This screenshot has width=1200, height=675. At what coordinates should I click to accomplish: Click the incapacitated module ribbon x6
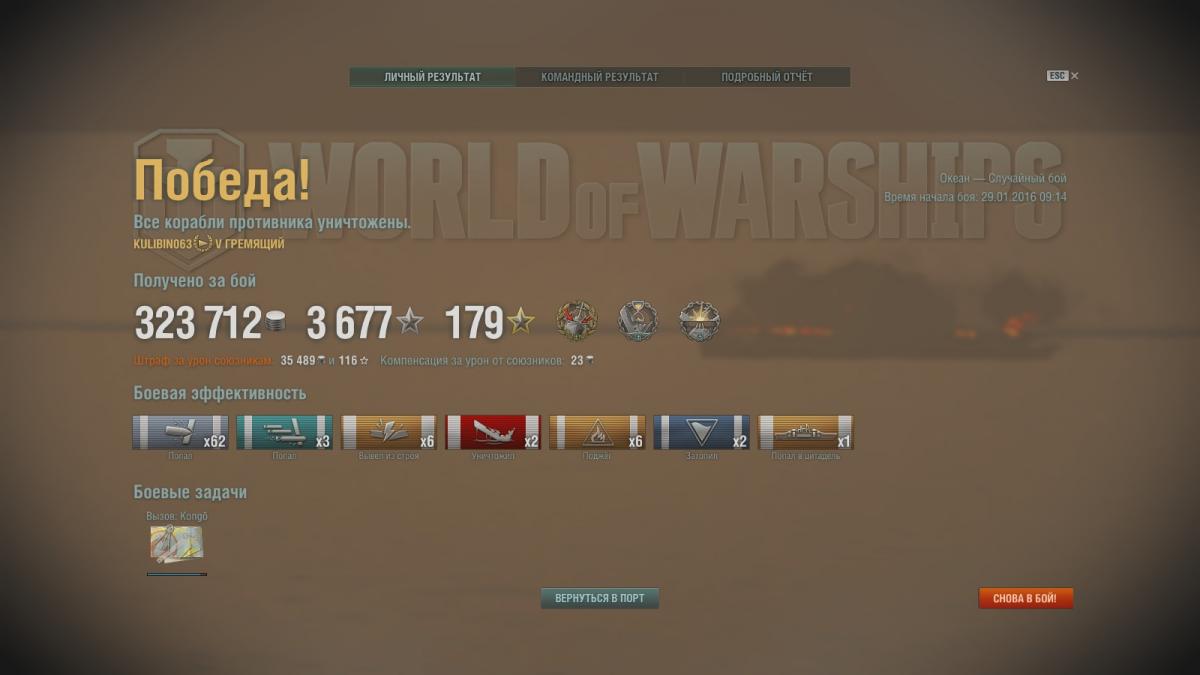pyautogui.click(x=389, y=433)
